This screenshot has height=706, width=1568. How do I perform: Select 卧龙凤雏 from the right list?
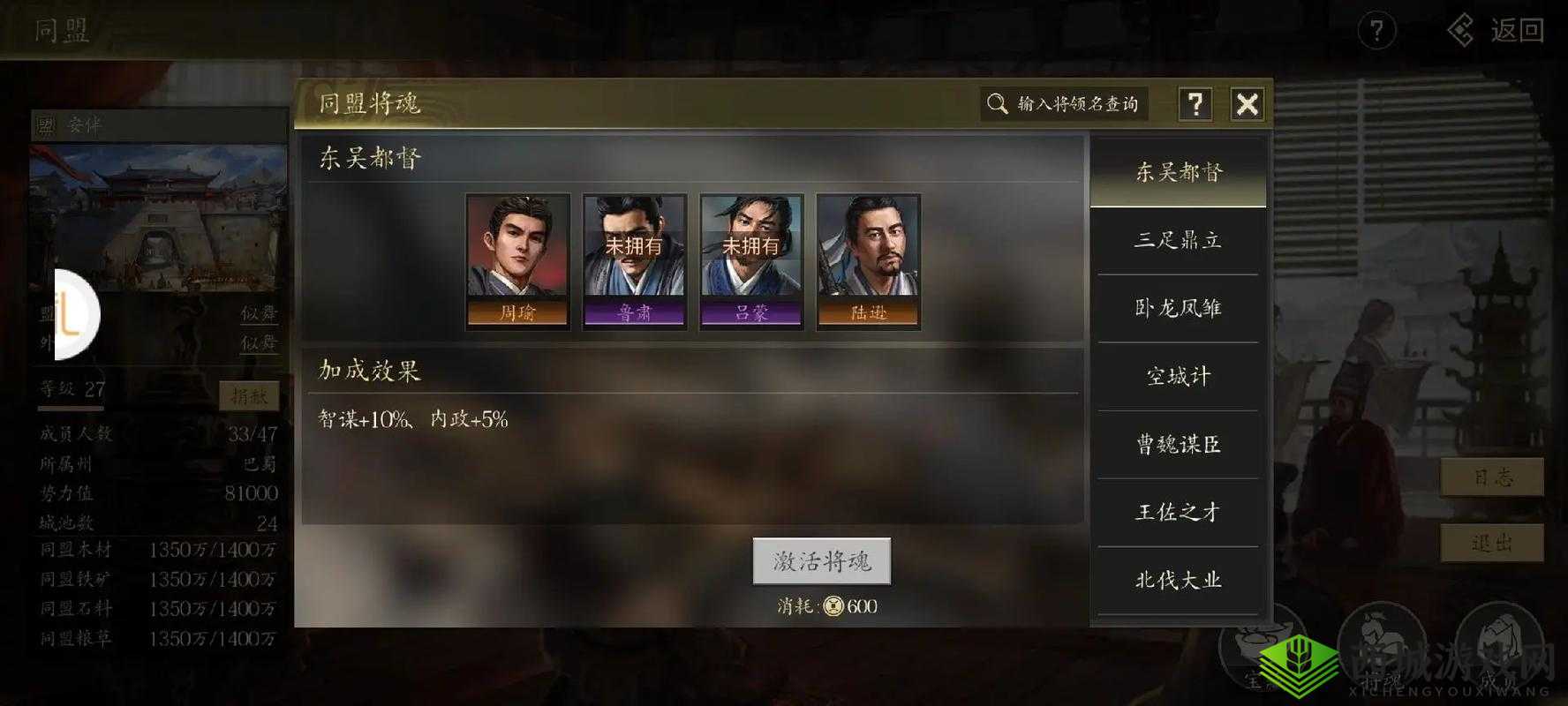coord(1178,308)
